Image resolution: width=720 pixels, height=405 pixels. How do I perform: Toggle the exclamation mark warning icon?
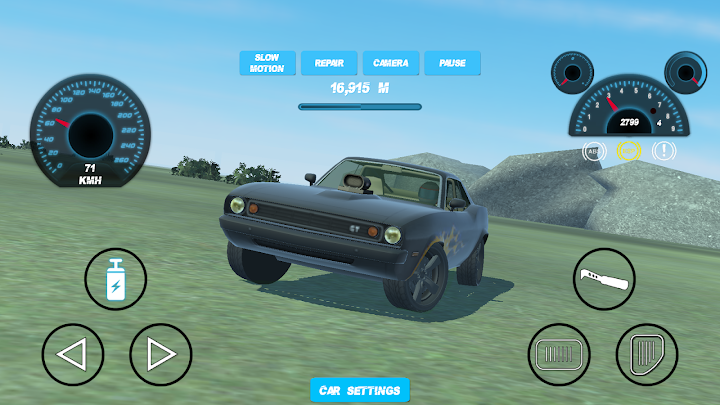click(x=663, y=152)
